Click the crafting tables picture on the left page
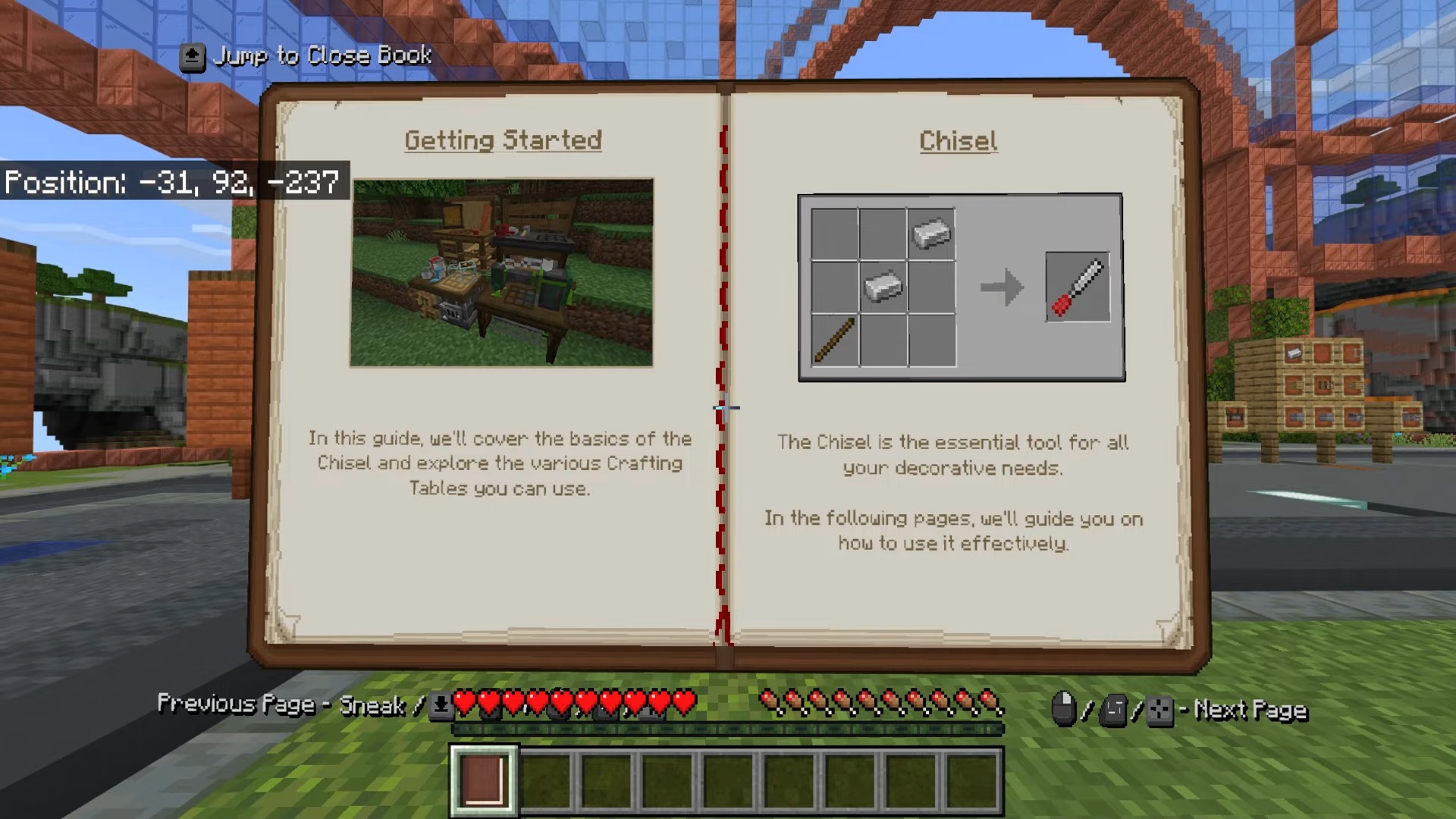 coord(500,269)
